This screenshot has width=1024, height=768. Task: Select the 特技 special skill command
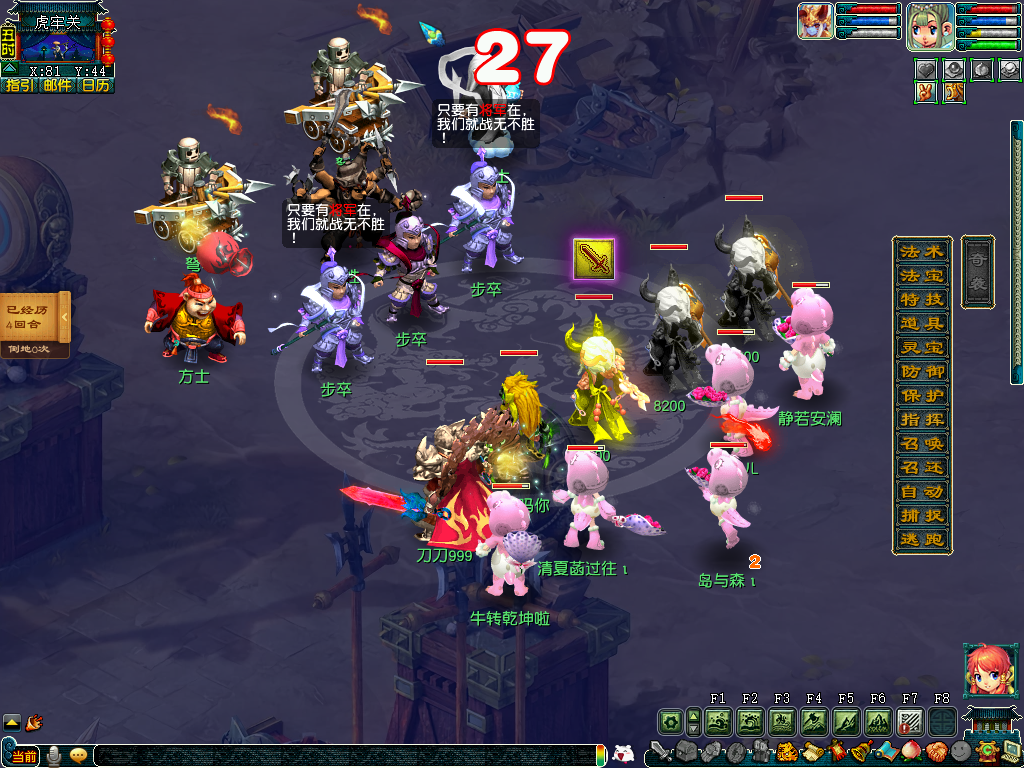point(907,299)
